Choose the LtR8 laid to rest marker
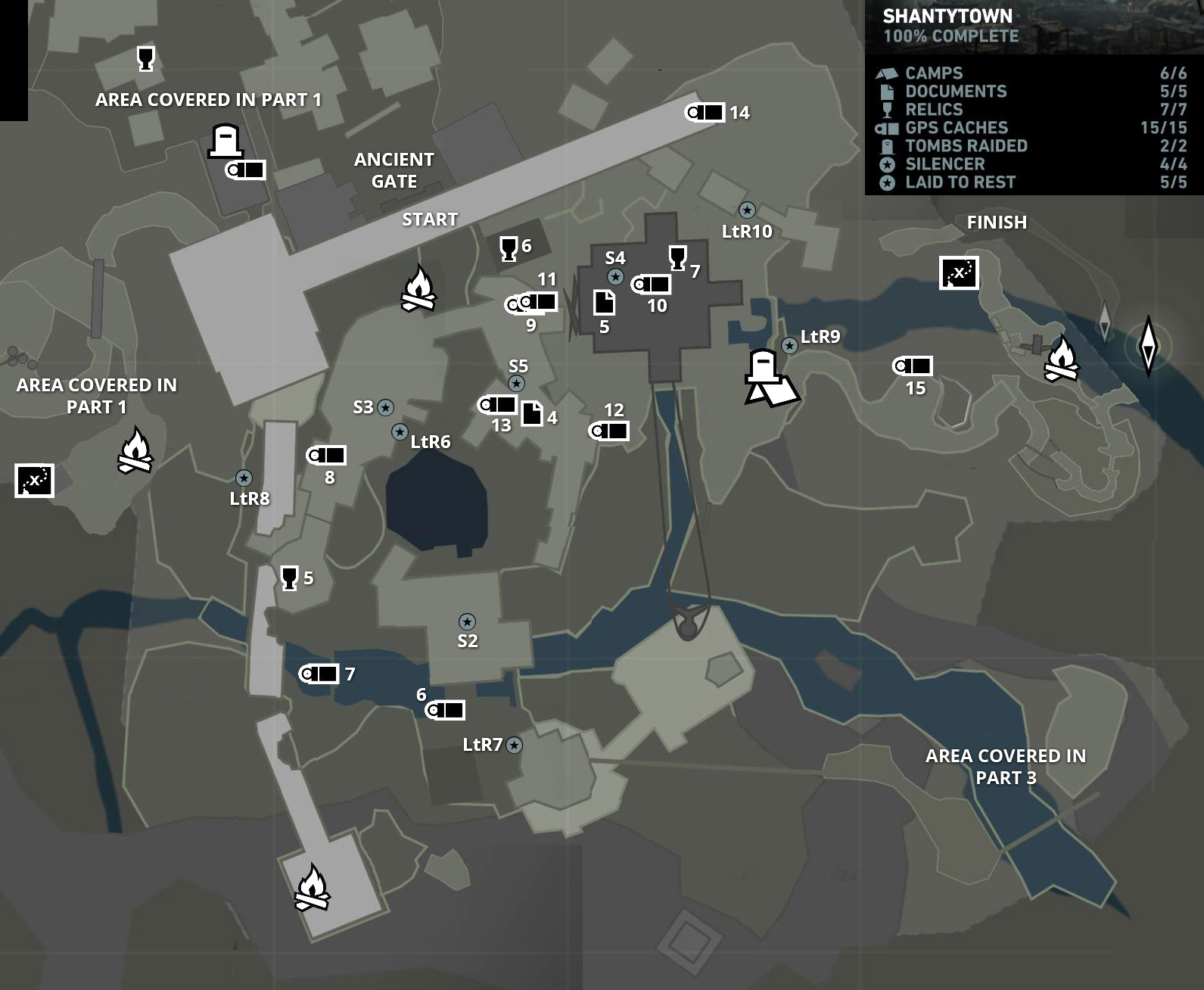Screen dimensions: 1204x990 point(244,478)
